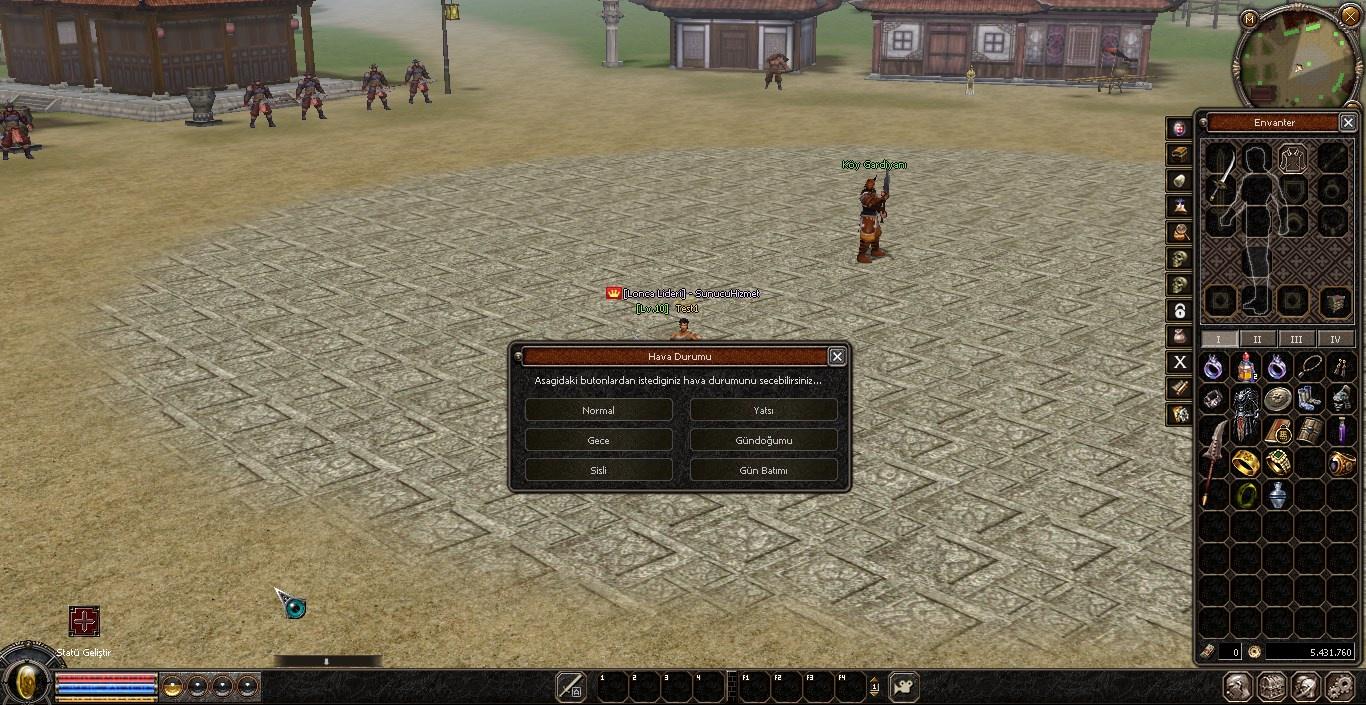Close the Envanter window
Image resolution: width=1366 pixels, height=705 pixels.
pos(1347,122)
